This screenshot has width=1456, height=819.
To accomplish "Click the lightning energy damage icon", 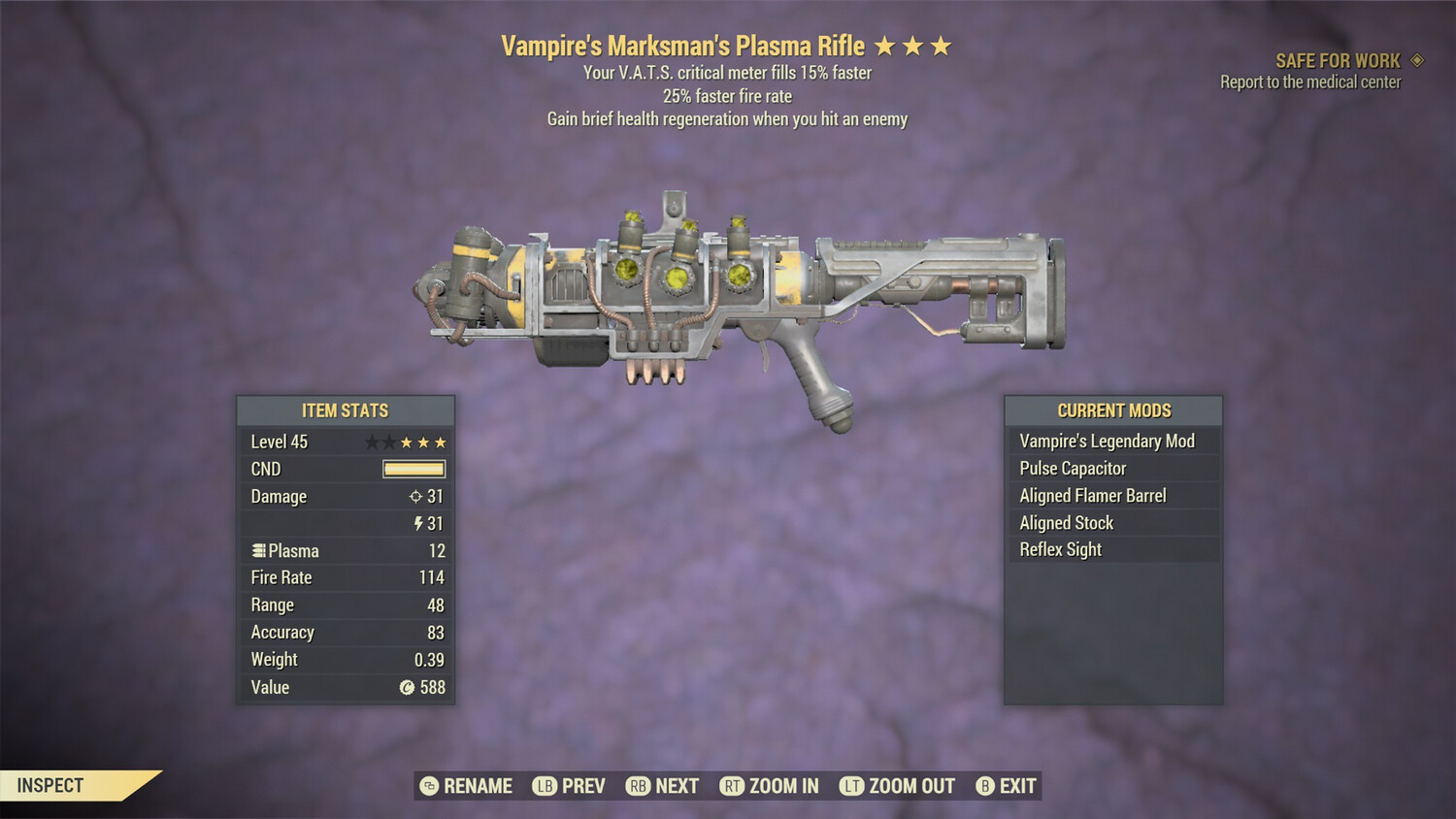I will coord(419,522).
